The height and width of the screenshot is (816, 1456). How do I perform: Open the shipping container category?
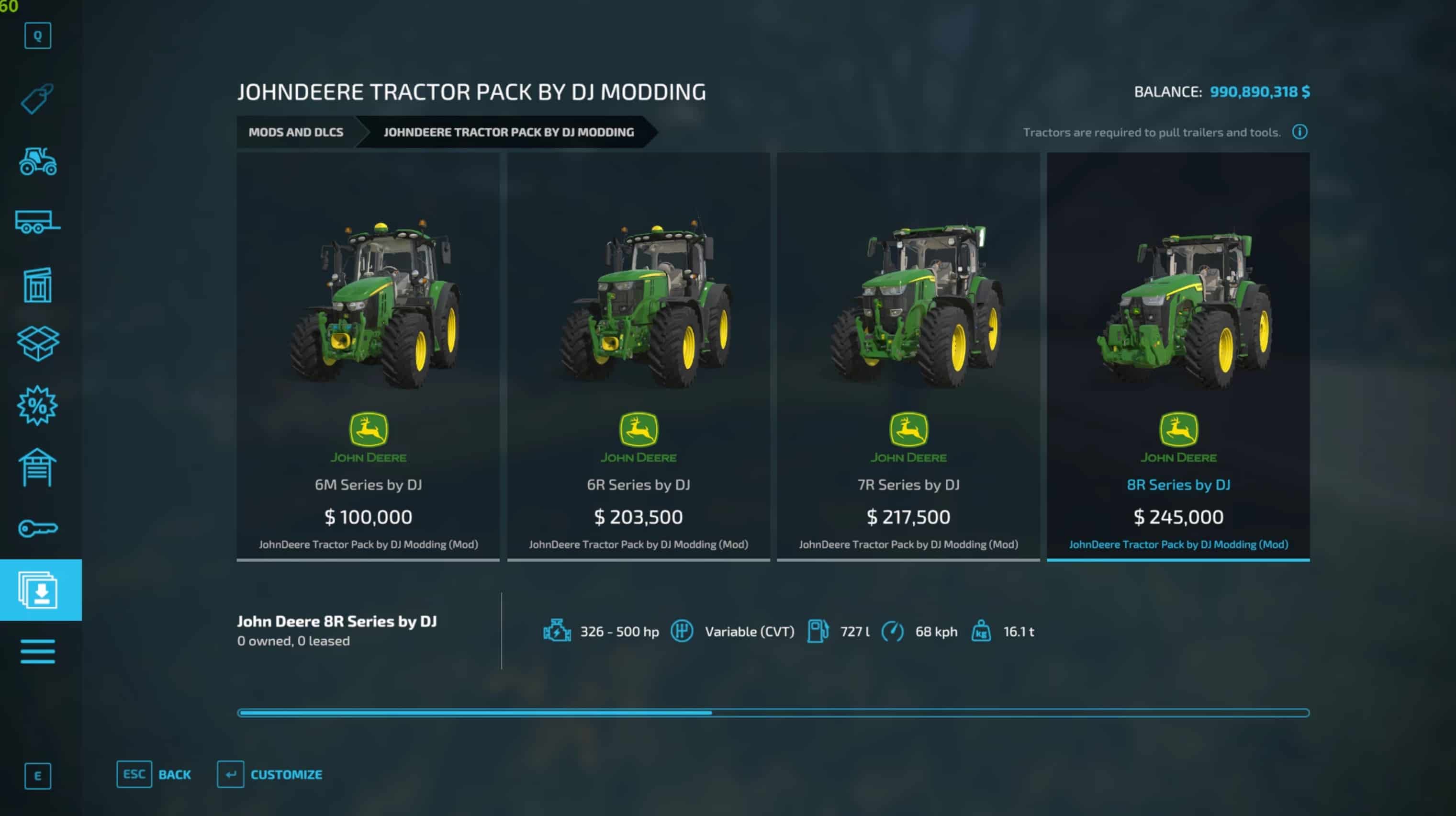click(x=37, y=285)
